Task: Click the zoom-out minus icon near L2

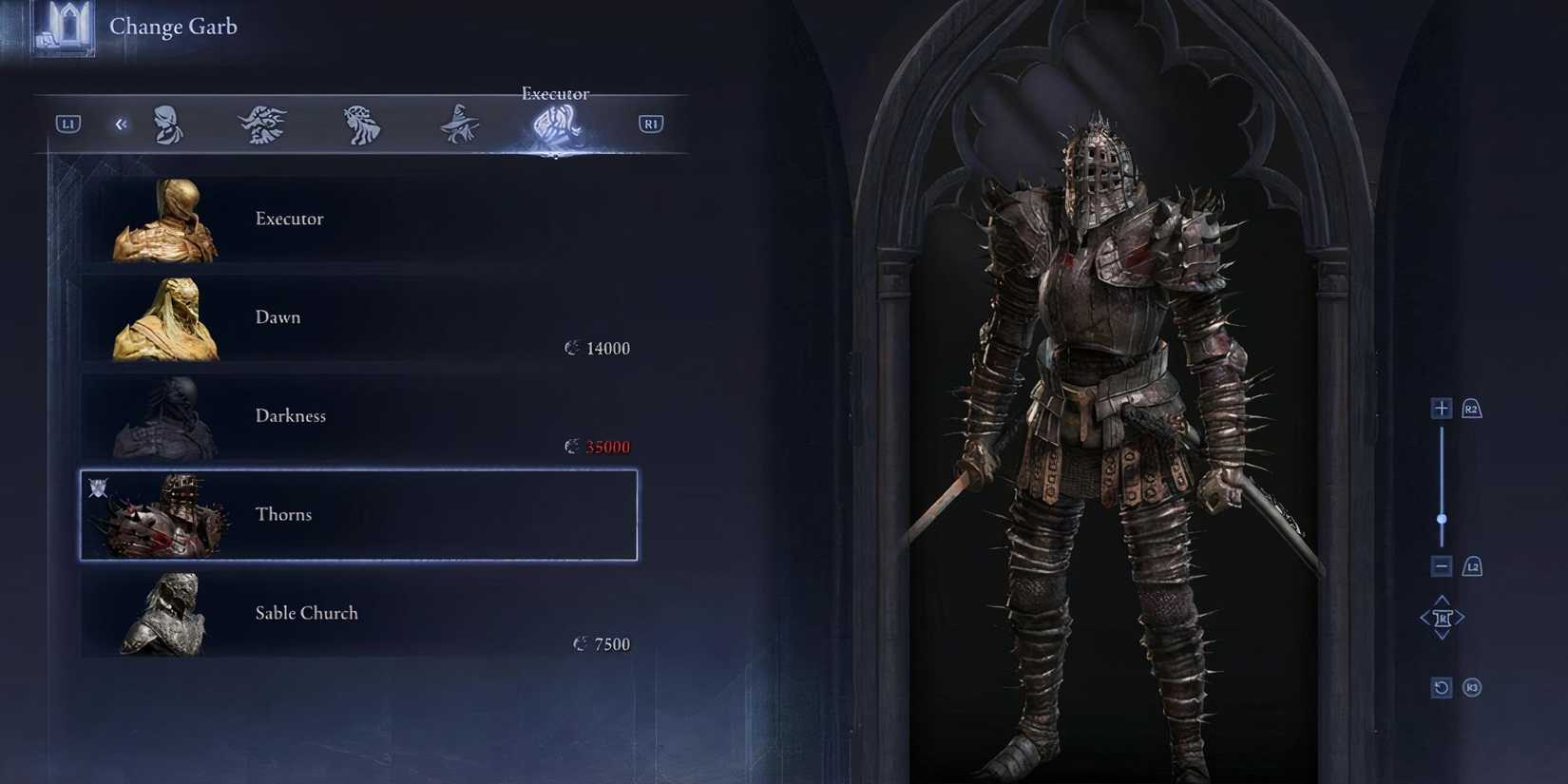Action: [x=1441, y=565]
